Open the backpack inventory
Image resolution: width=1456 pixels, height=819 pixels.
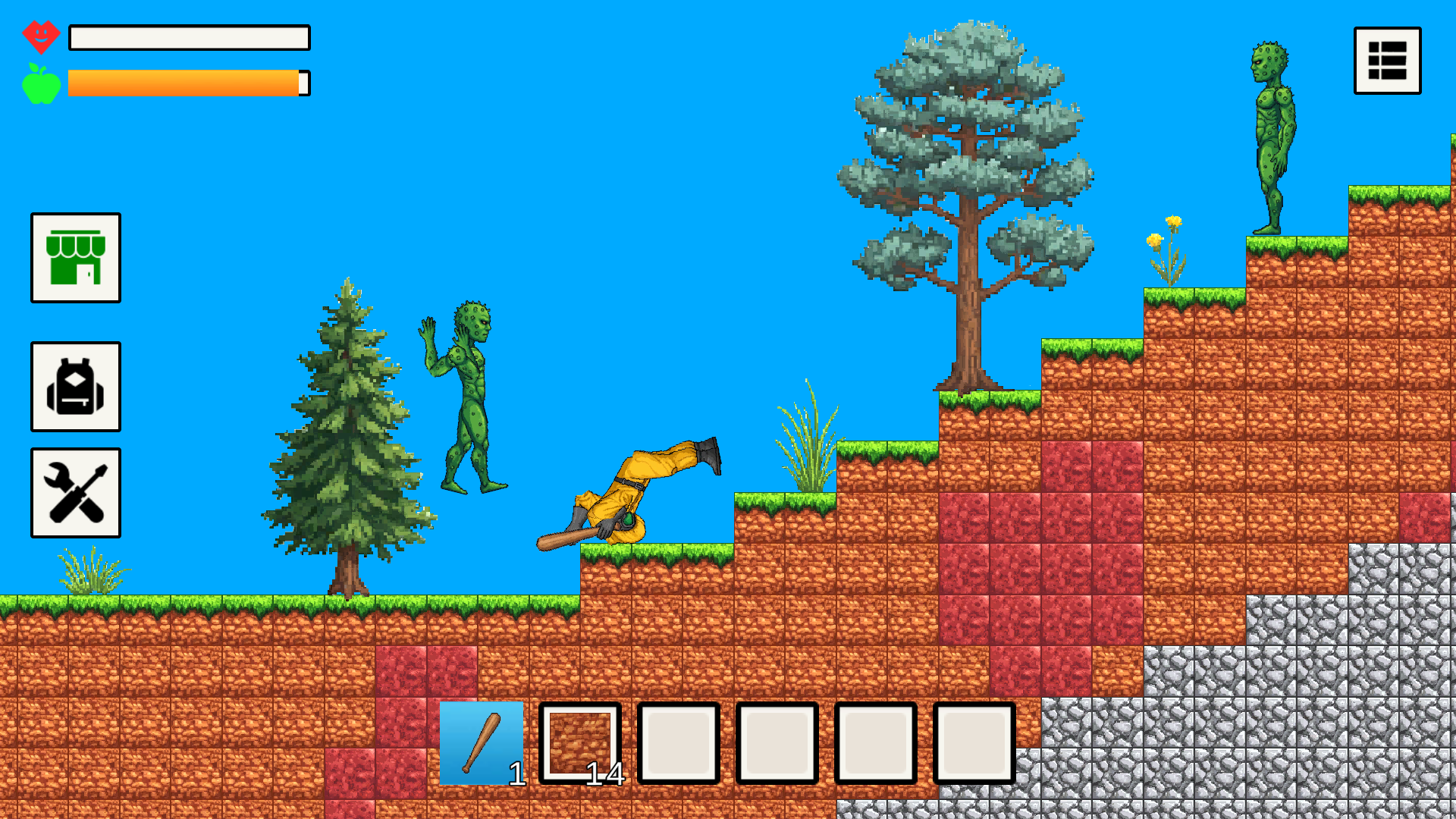point(75,386)
